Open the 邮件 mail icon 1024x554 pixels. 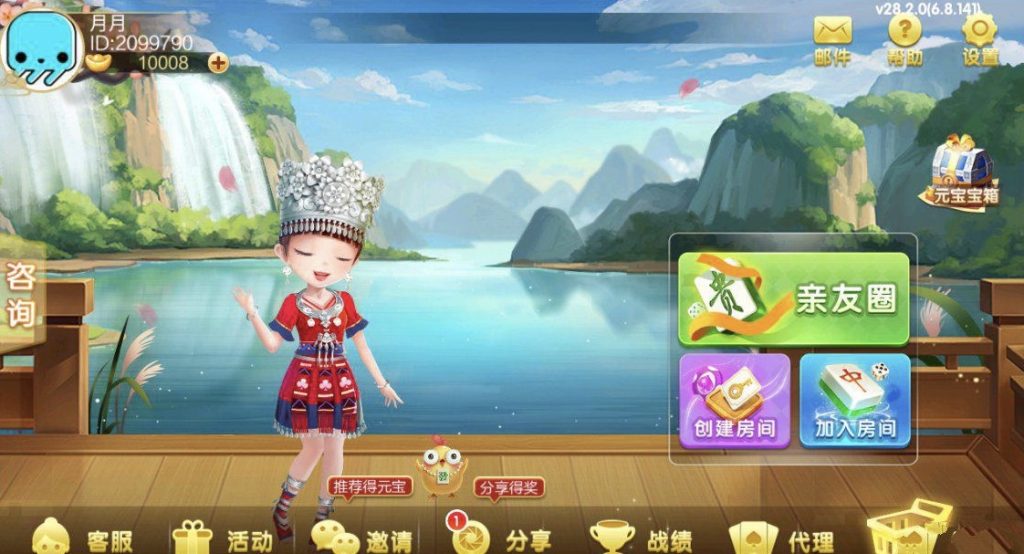click(x=832, y=40)
